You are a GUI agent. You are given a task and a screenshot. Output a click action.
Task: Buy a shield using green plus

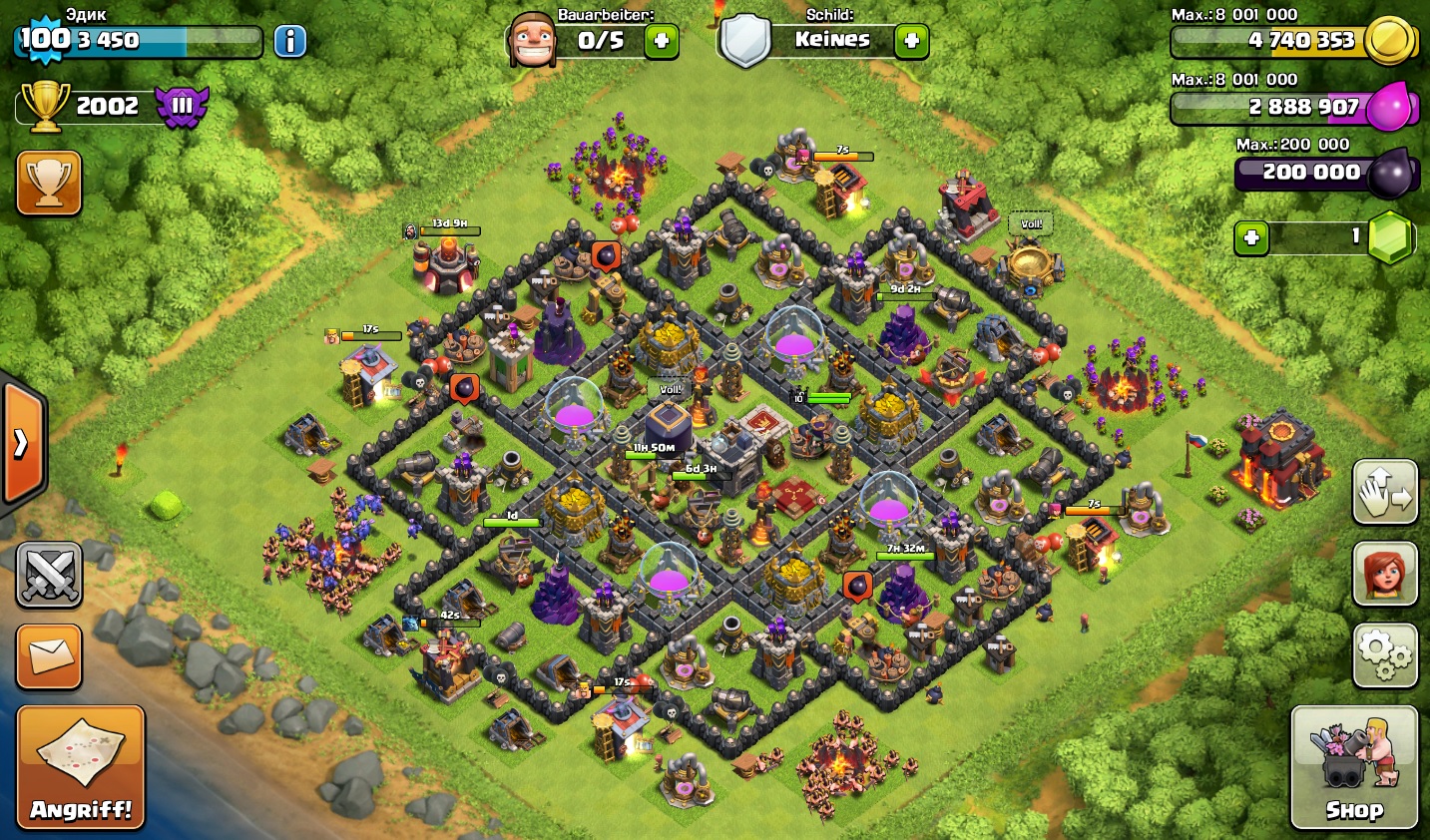point(911,41)
